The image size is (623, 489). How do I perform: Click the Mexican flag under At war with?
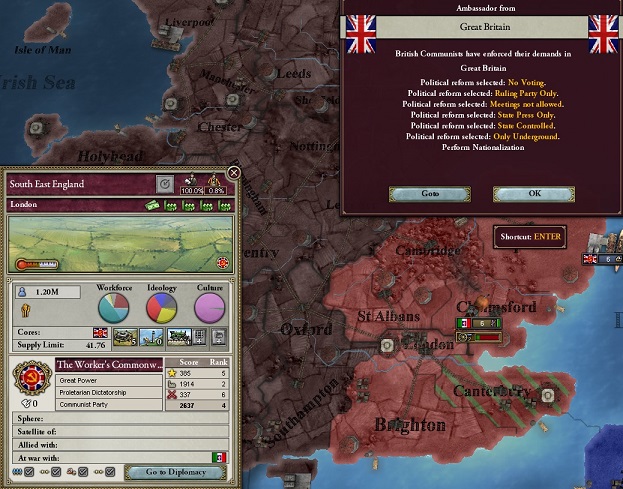218,458
